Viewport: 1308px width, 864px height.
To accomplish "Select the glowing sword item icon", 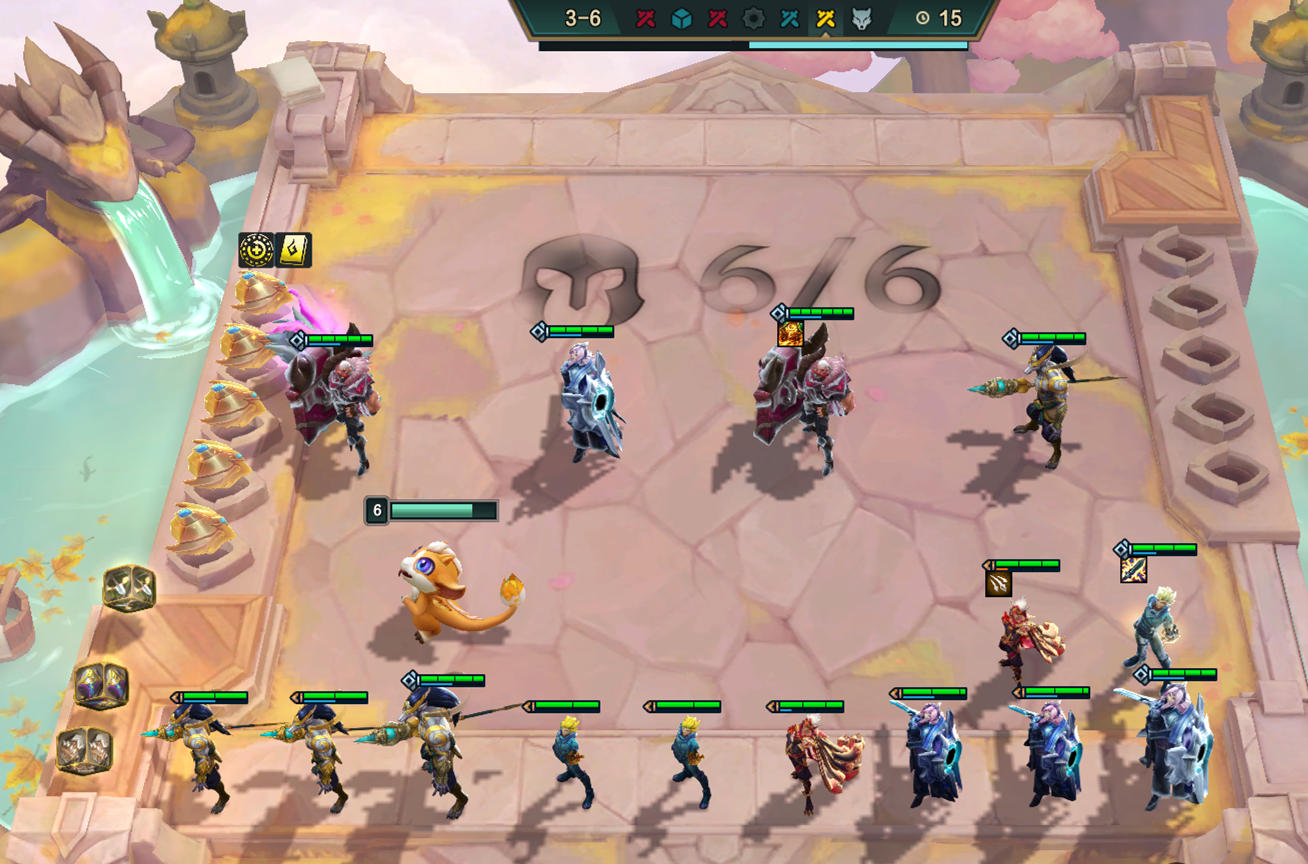I will 1133,569.
